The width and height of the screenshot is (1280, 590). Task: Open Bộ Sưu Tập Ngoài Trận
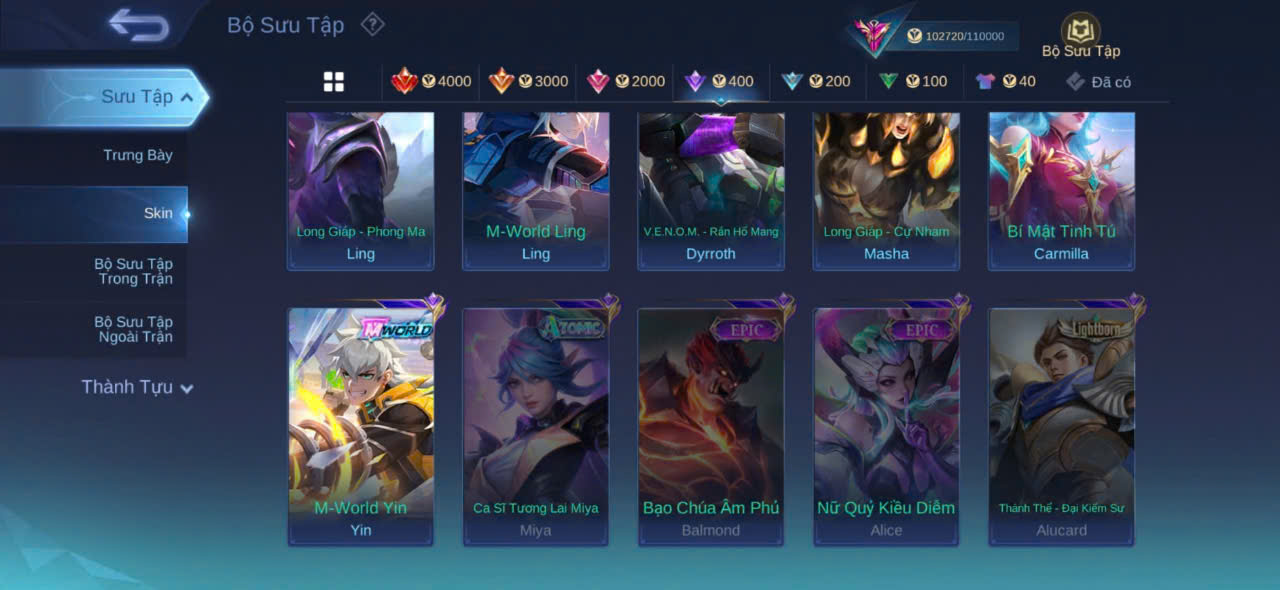[x=133, y=329]
